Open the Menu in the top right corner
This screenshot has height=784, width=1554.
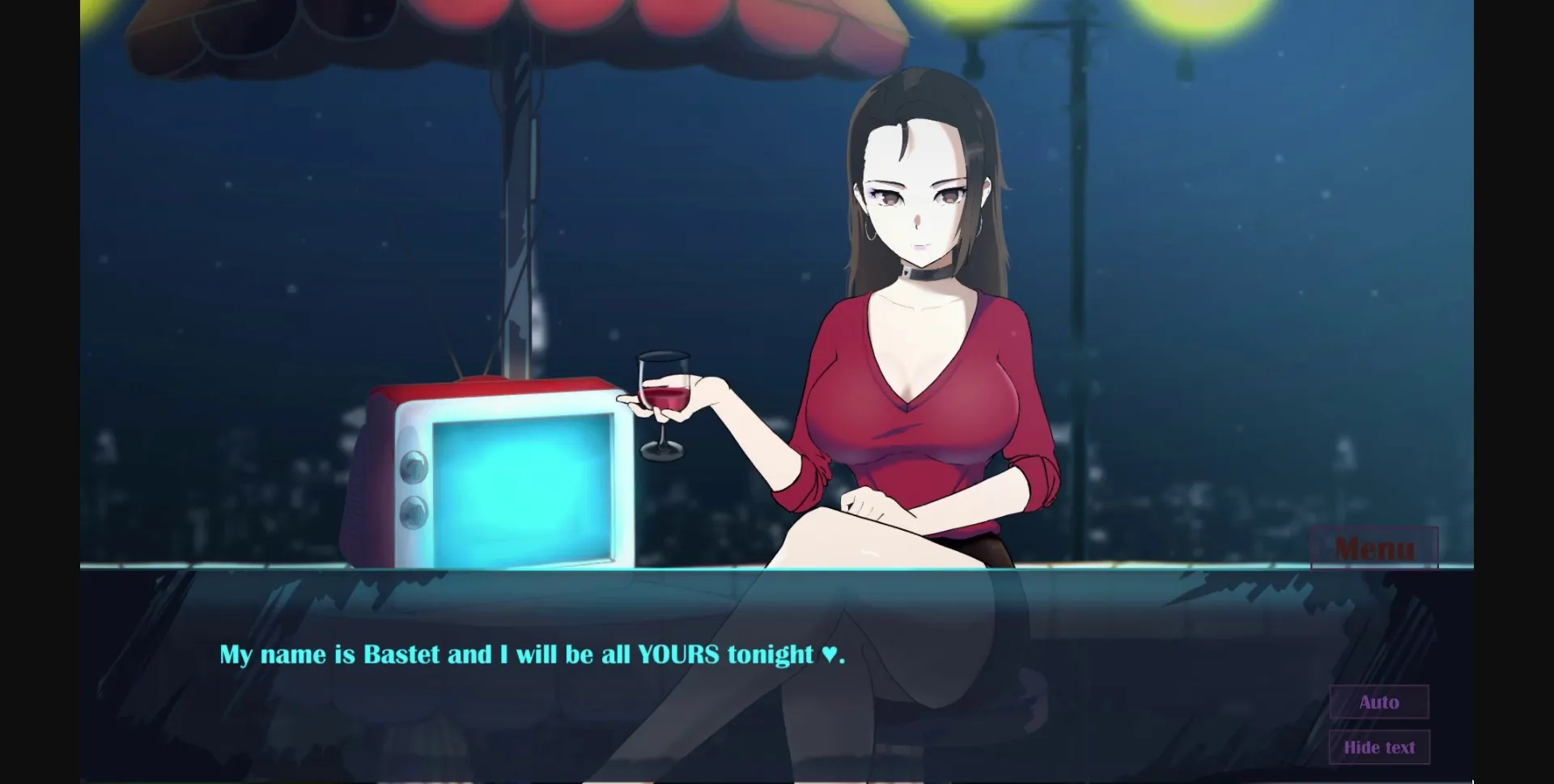(1376, 549)
